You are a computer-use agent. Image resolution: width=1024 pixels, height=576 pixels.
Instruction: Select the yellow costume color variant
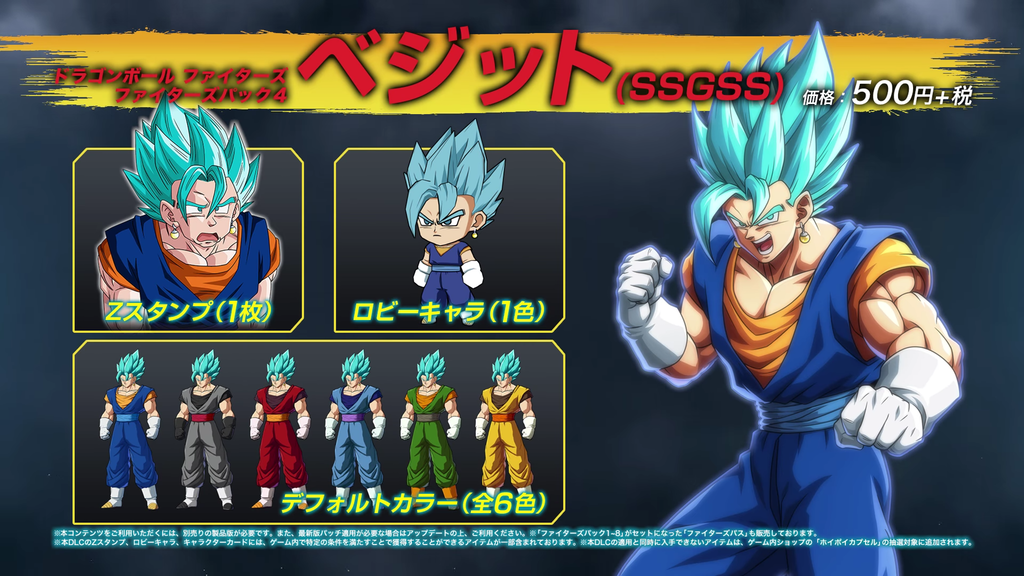(x=505, y=430)
